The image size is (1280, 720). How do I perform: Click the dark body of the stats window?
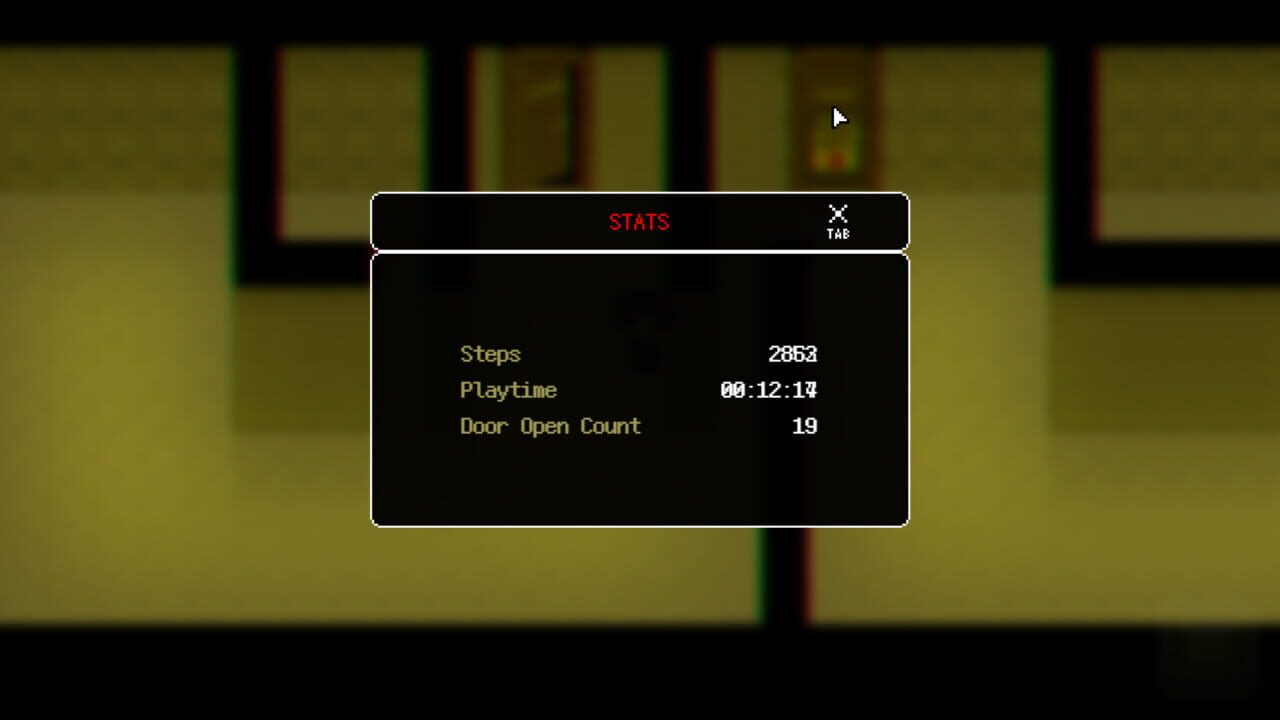(x=639, y=480)
